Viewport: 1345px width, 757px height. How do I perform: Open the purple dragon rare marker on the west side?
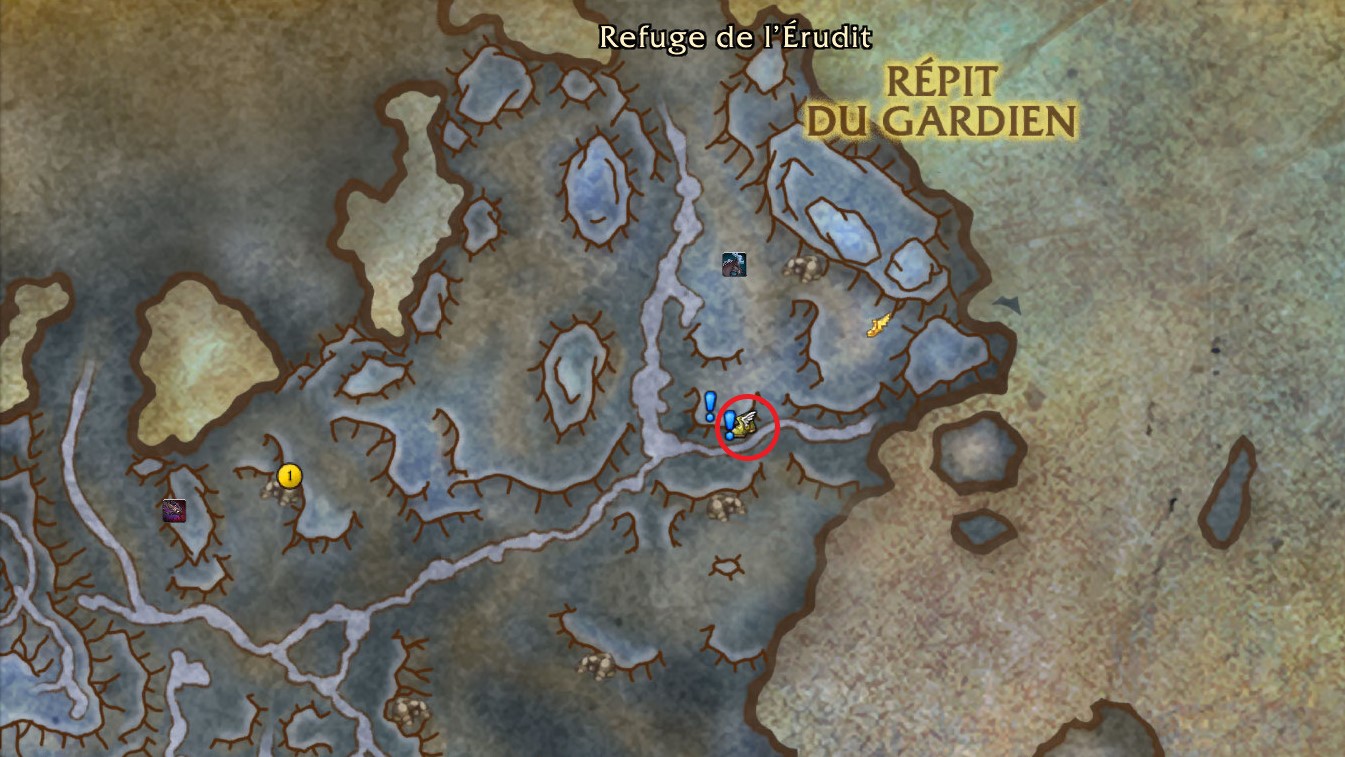[x=173, y=510]
